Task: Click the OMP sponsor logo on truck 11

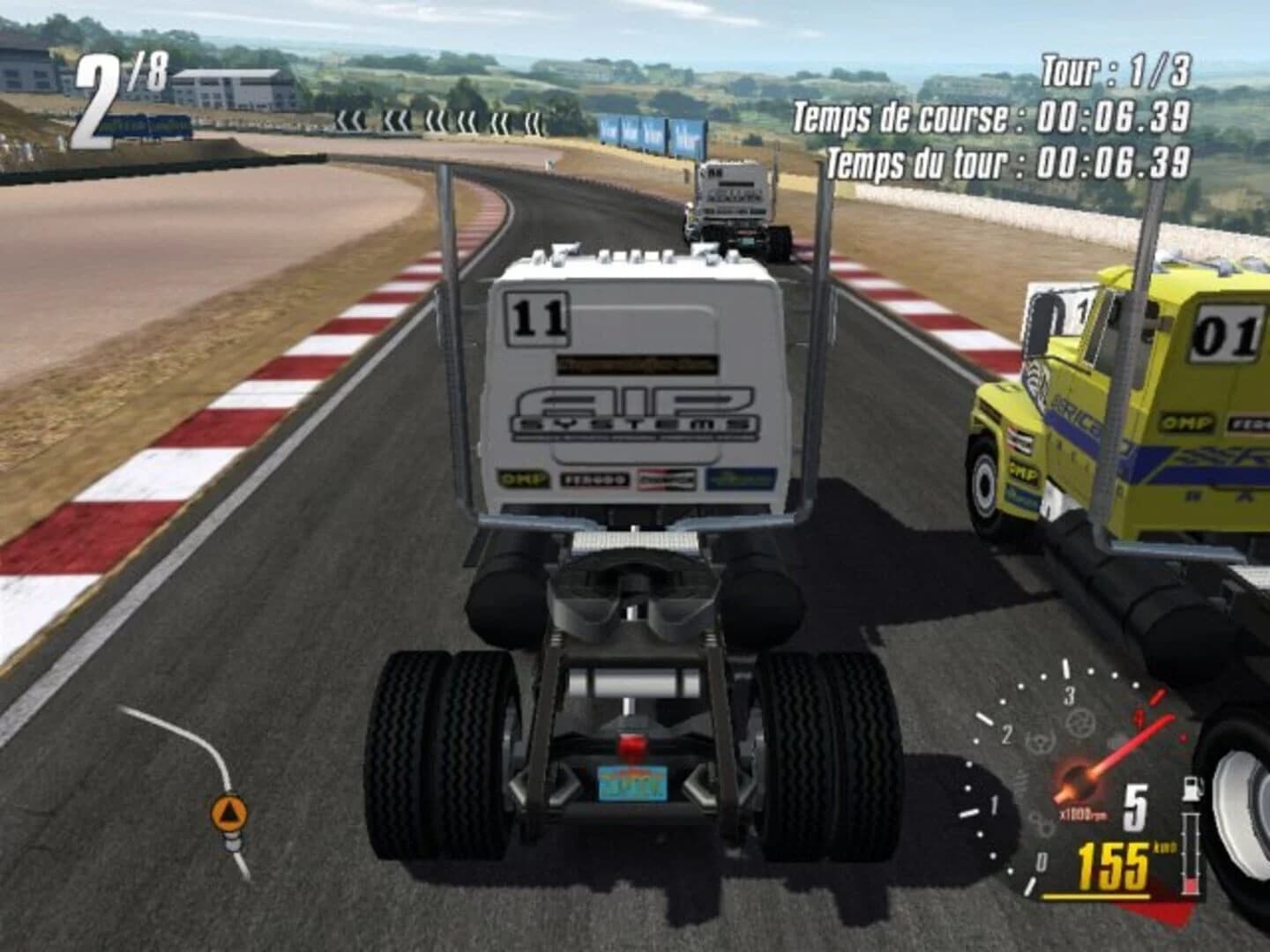Action: tap(524, 479)
